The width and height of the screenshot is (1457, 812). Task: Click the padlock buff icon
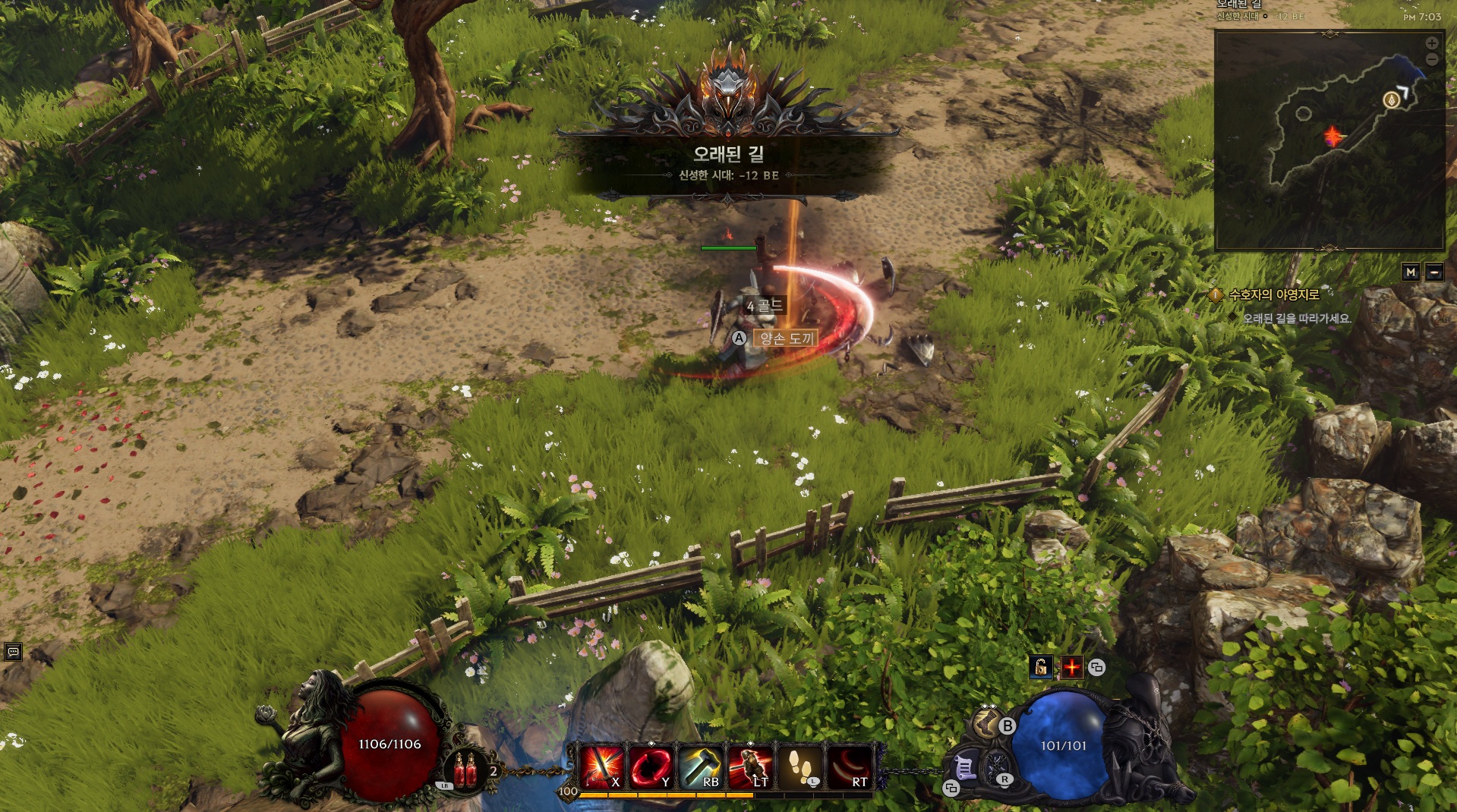coord(1041,667)
